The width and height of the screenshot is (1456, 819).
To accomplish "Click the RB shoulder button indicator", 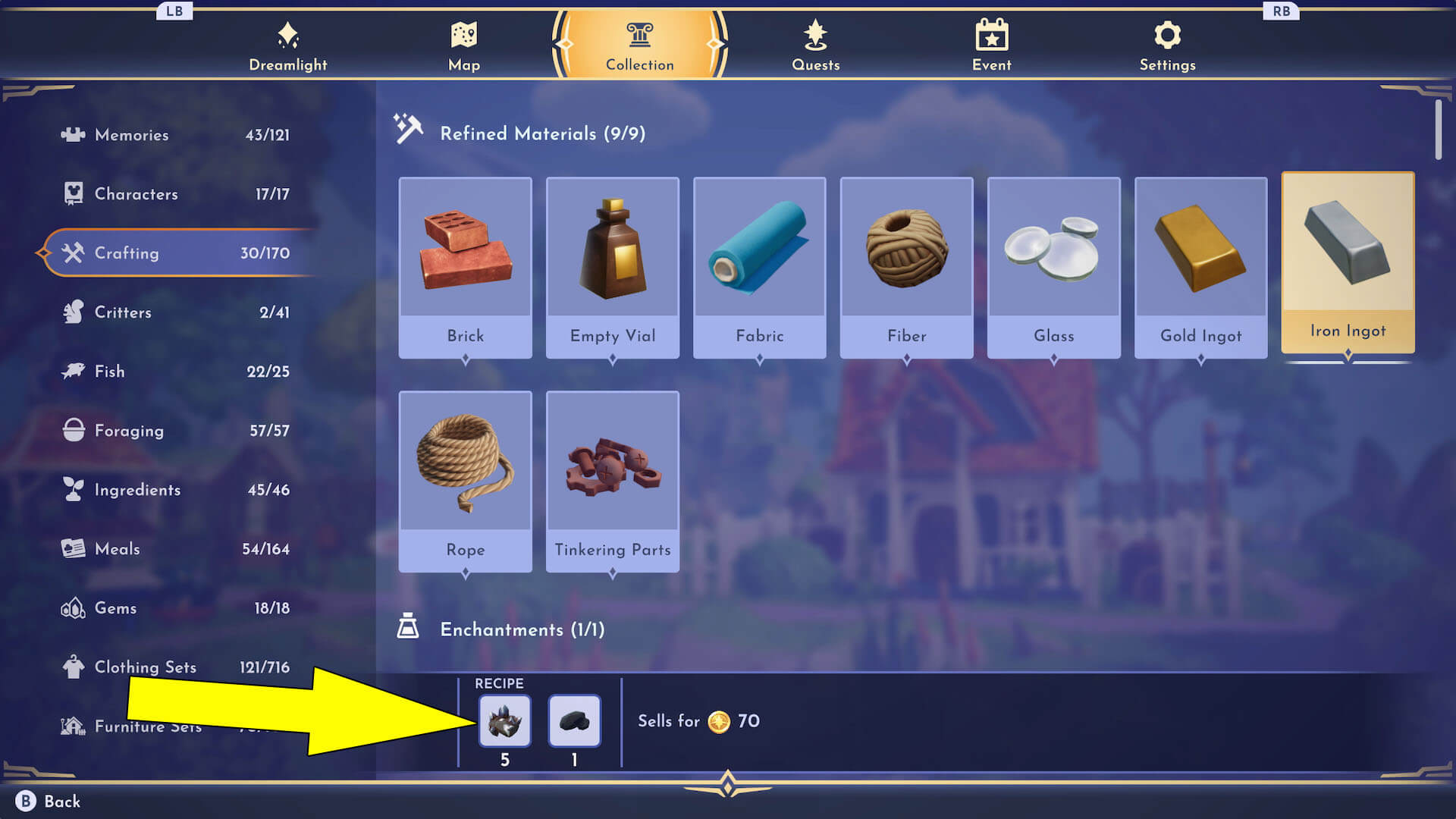I will click(1282, 11).
